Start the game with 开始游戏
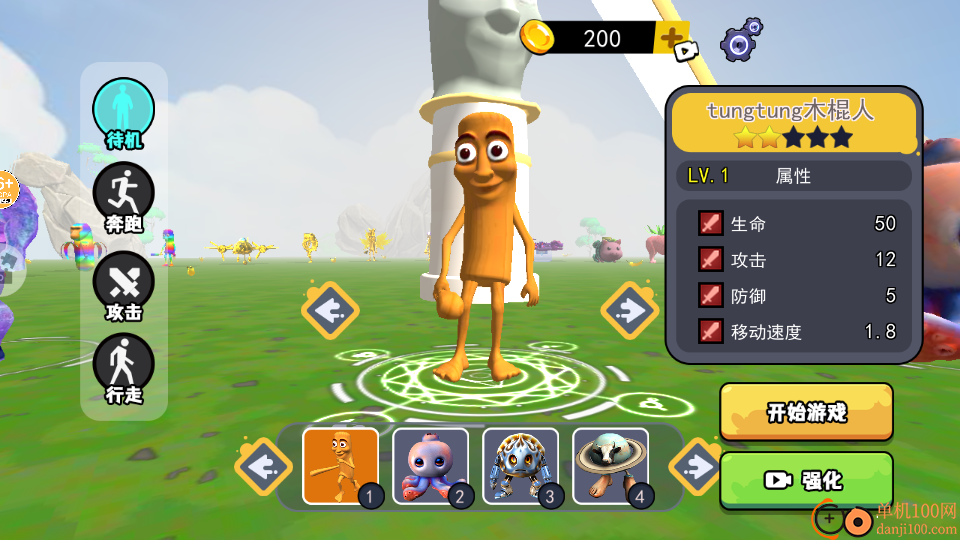The image size is (960, 540). pyautogui.click(x=806, y=412)
